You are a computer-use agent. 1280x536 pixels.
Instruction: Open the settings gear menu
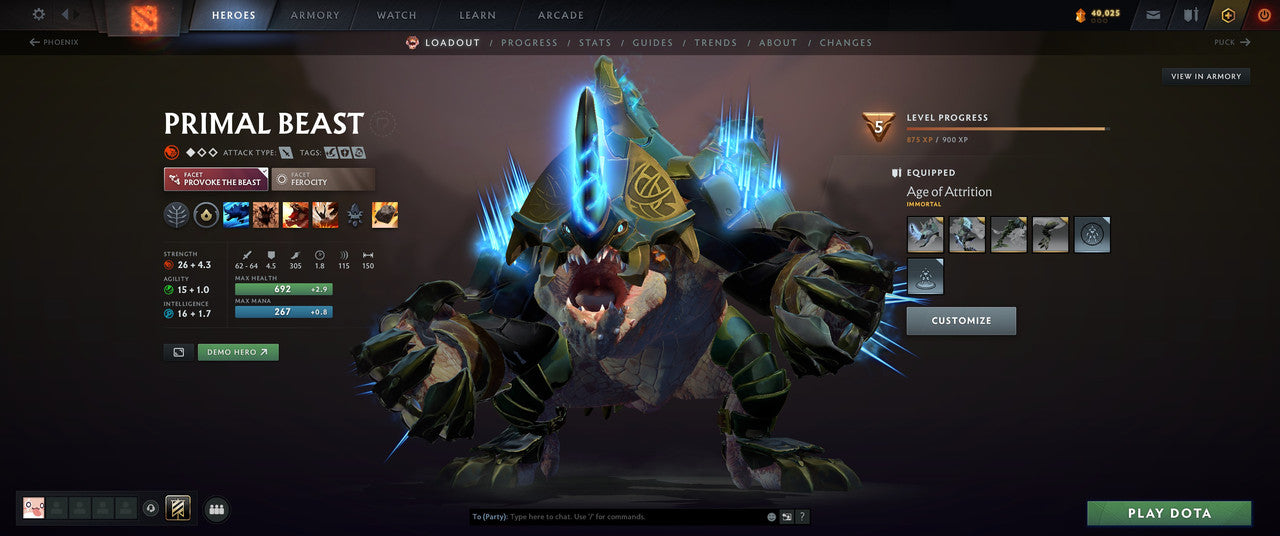click(39, 14)
